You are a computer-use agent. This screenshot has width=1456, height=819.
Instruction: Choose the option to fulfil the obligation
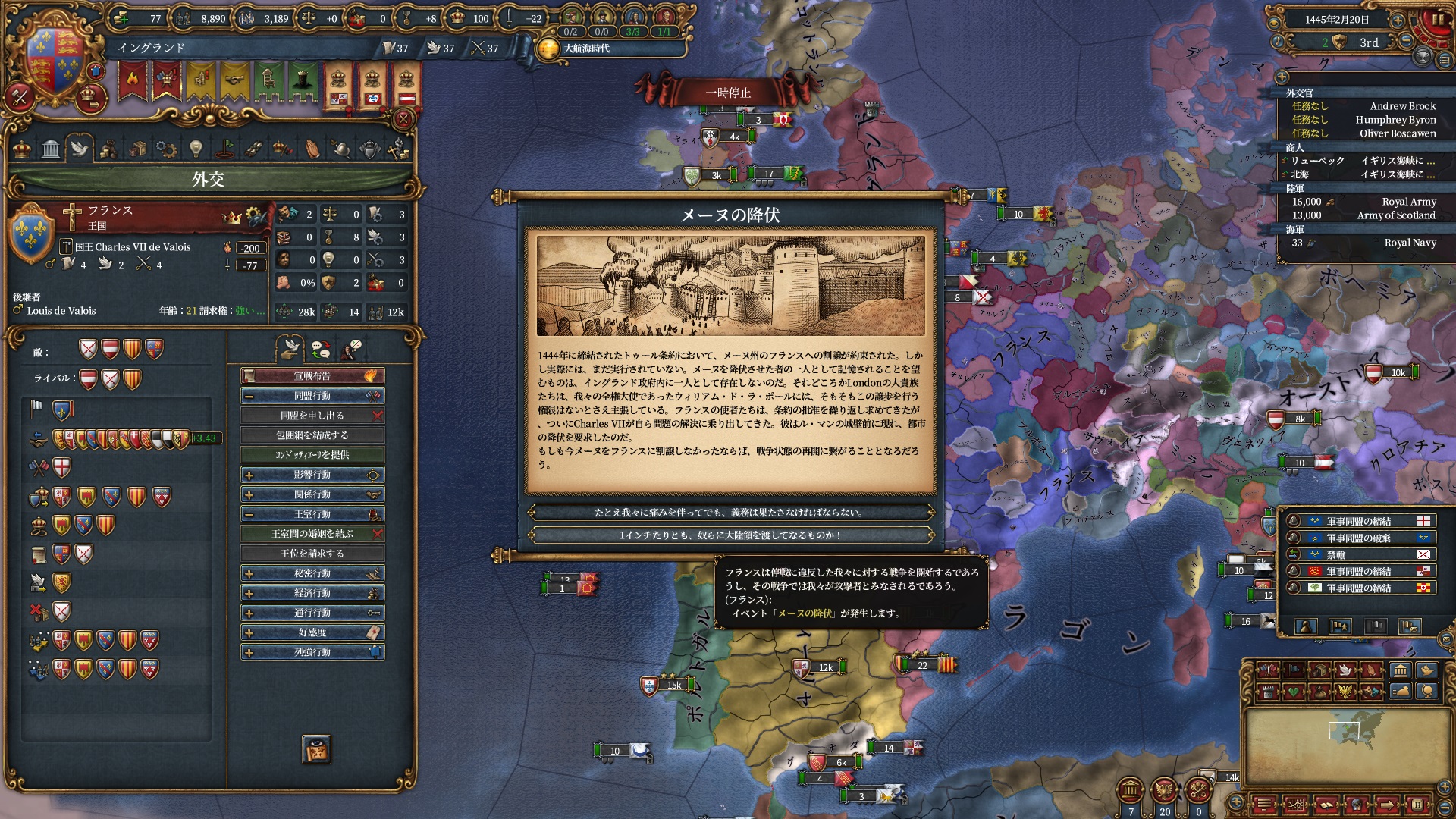730,513
